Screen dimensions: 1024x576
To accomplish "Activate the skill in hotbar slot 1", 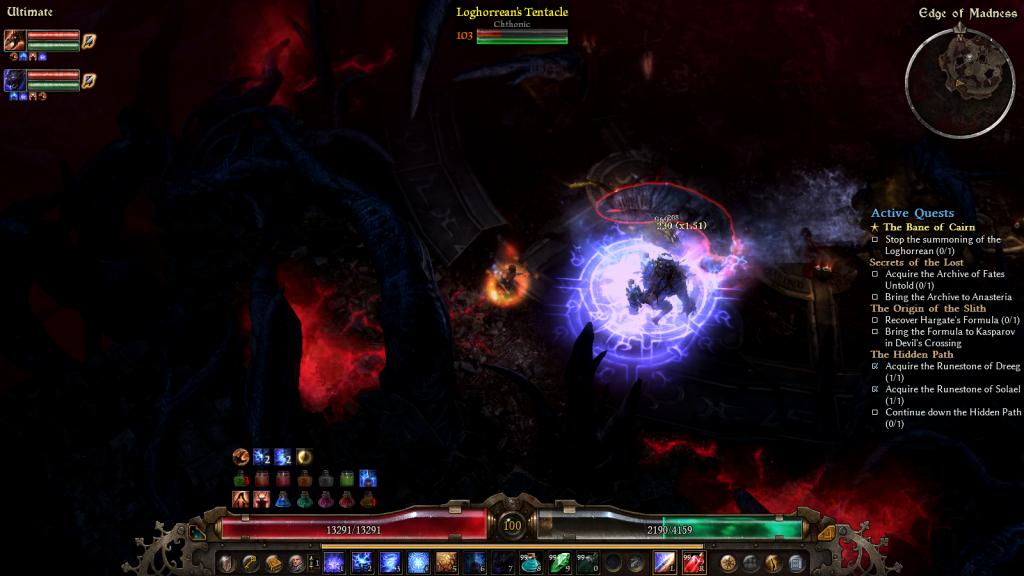I will click(334, 562).
